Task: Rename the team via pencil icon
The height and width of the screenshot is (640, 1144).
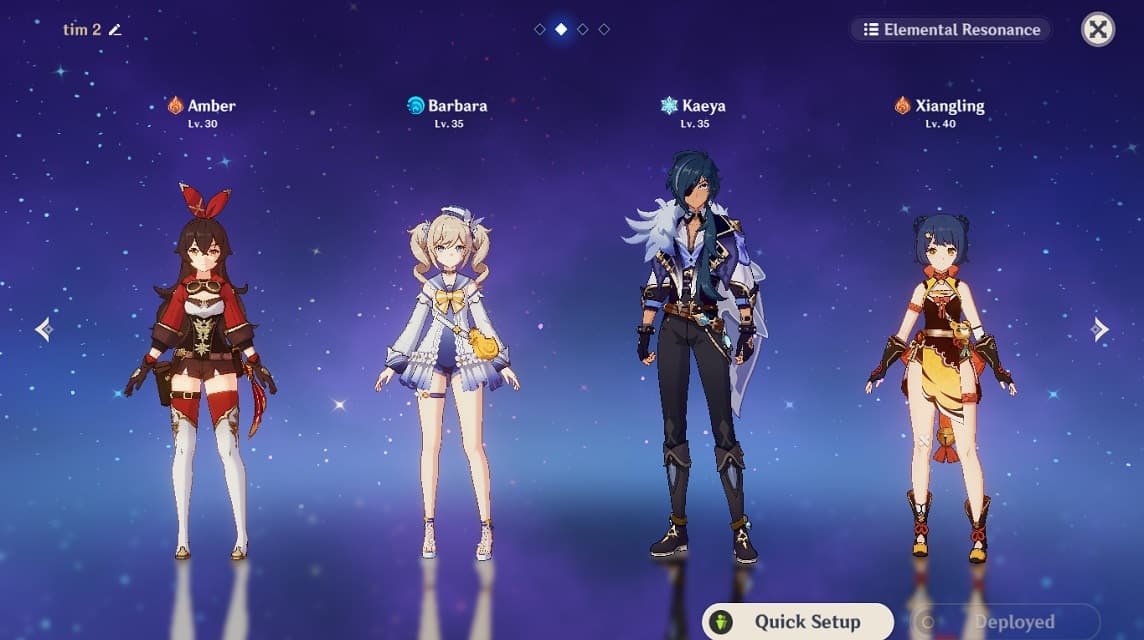Action: [x=115, y=30]
